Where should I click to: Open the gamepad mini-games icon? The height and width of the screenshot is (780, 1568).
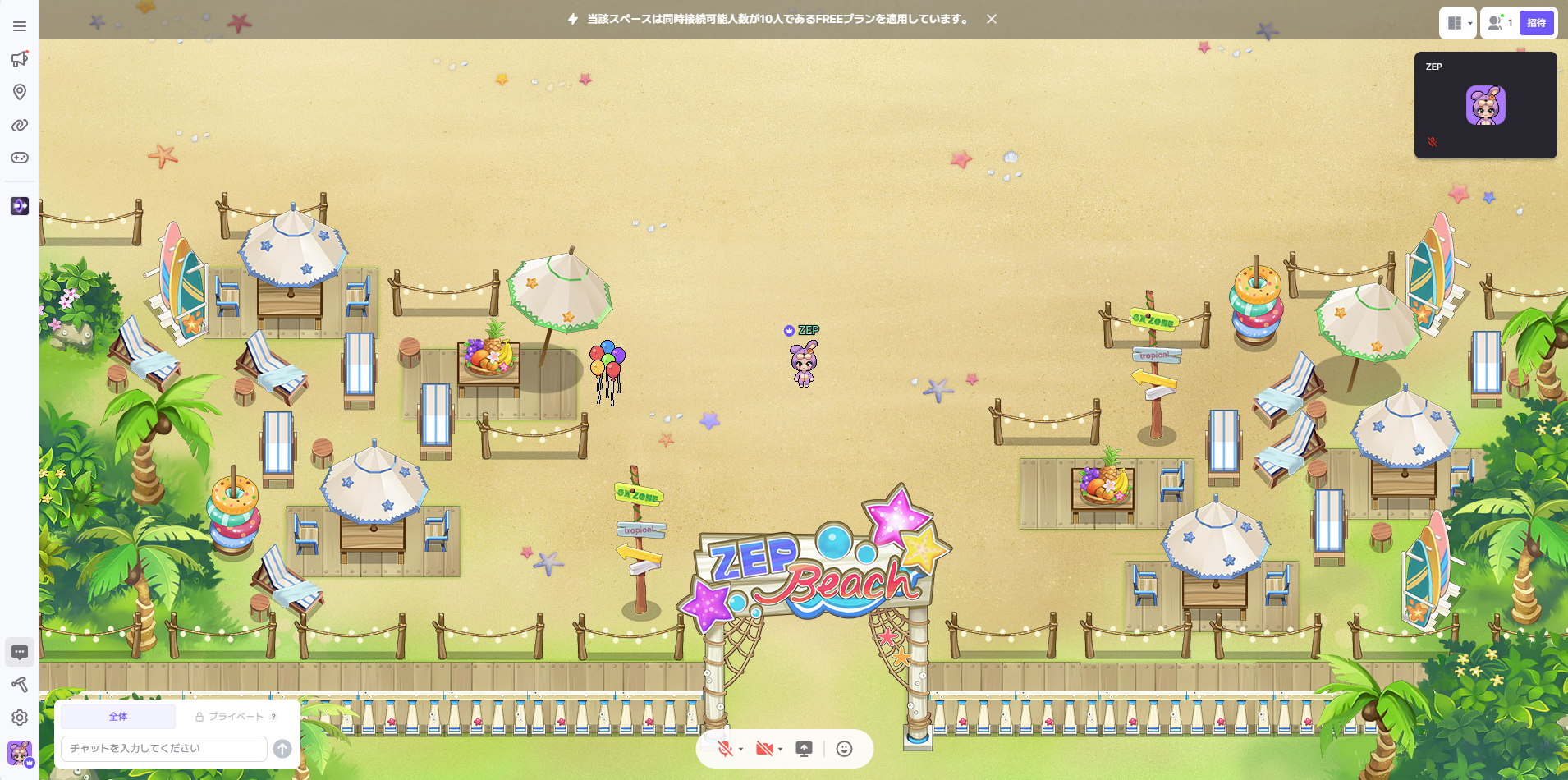(20, 158)
